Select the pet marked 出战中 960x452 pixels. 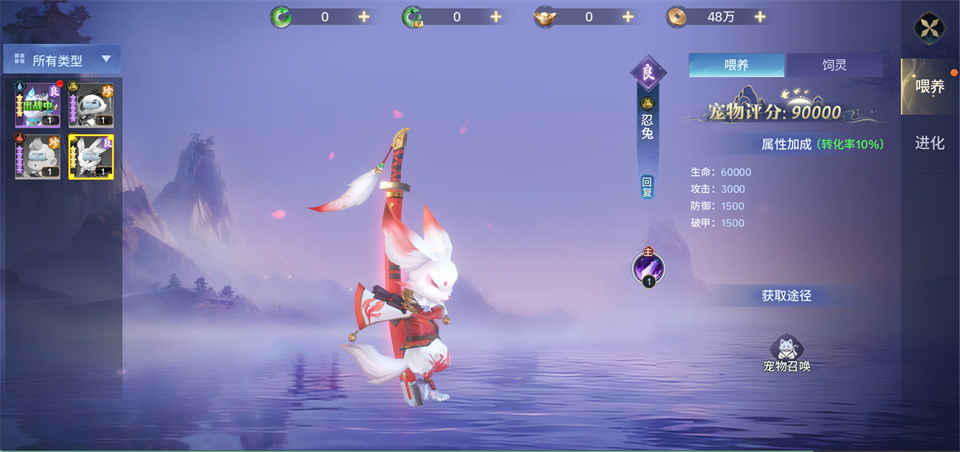click(x=37, y=105)
